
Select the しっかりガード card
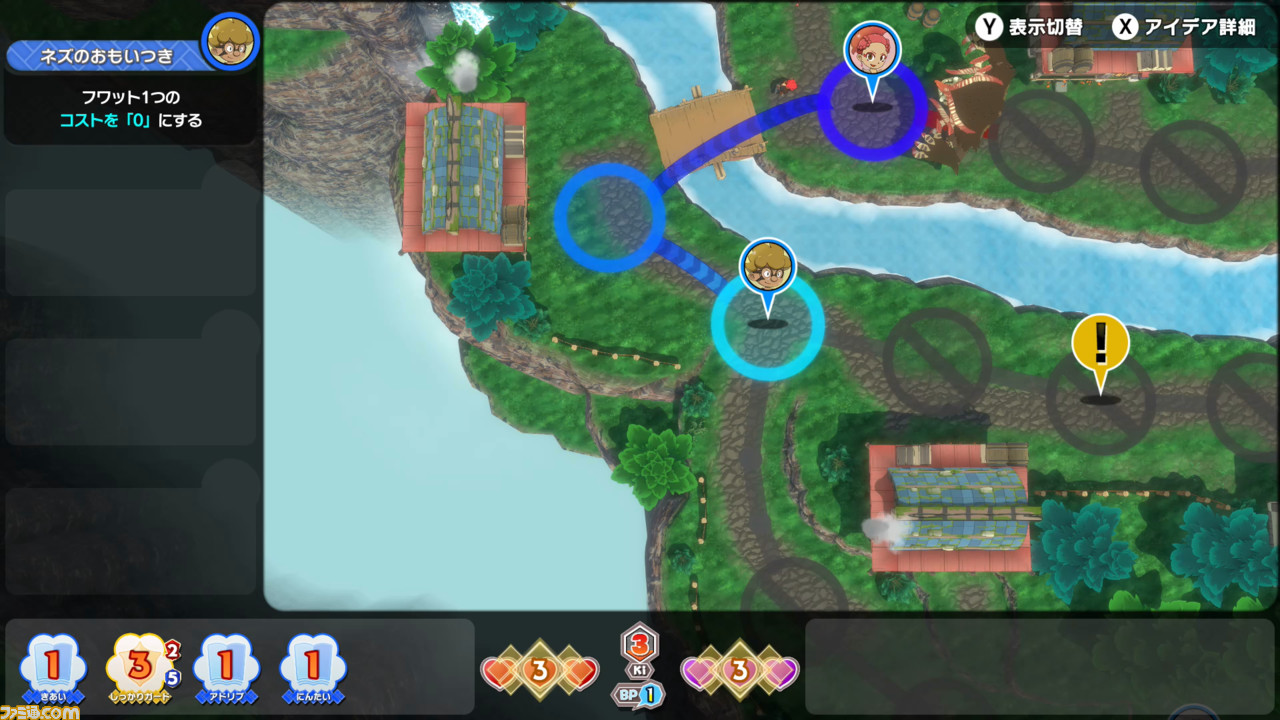tap(140, 665)
